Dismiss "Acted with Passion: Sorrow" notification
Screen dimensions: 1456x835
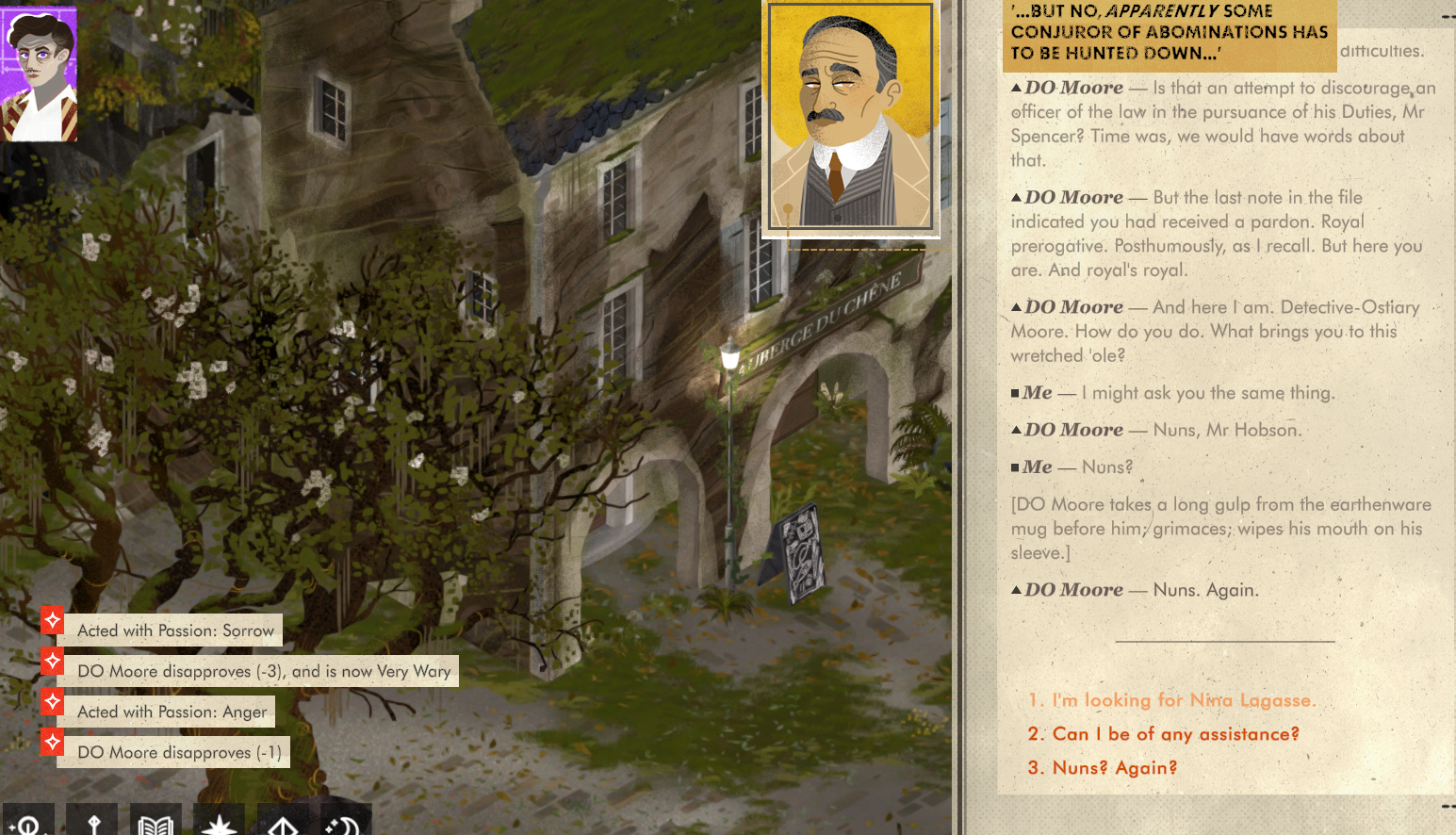[x=175, y=630]
